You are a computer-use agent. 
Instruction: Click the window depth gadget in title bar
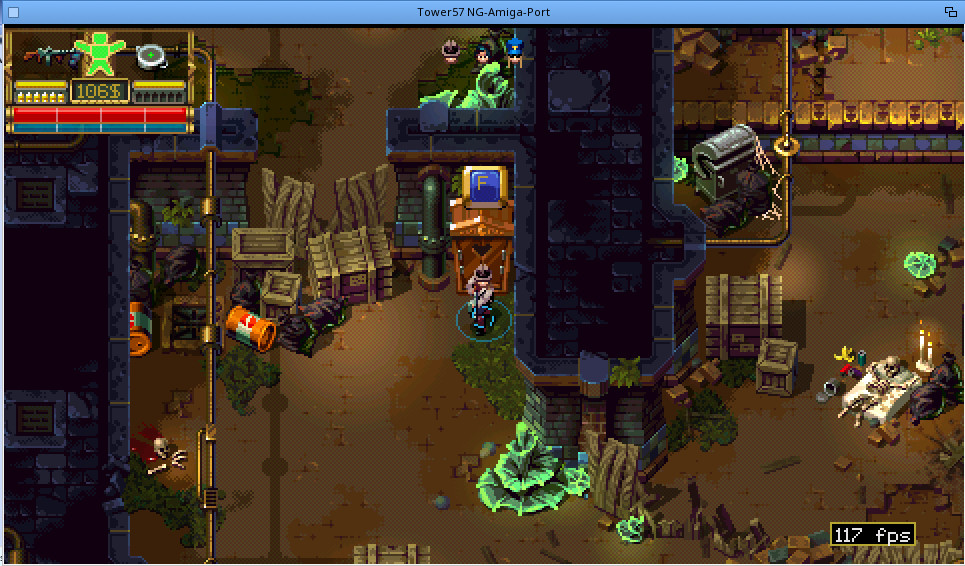[x=950, y=12]
